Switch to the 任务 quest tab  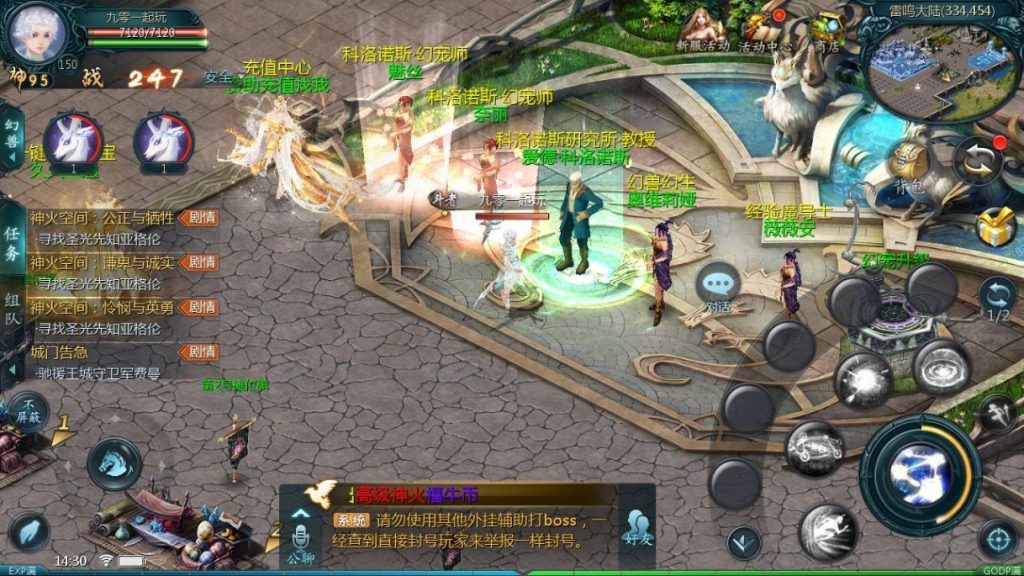pos(12,240)
